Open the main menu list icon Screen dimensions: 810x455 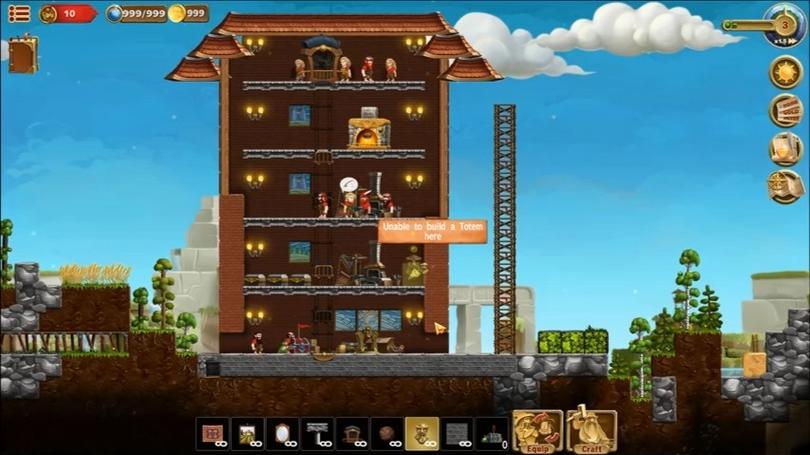coord(18,13)
